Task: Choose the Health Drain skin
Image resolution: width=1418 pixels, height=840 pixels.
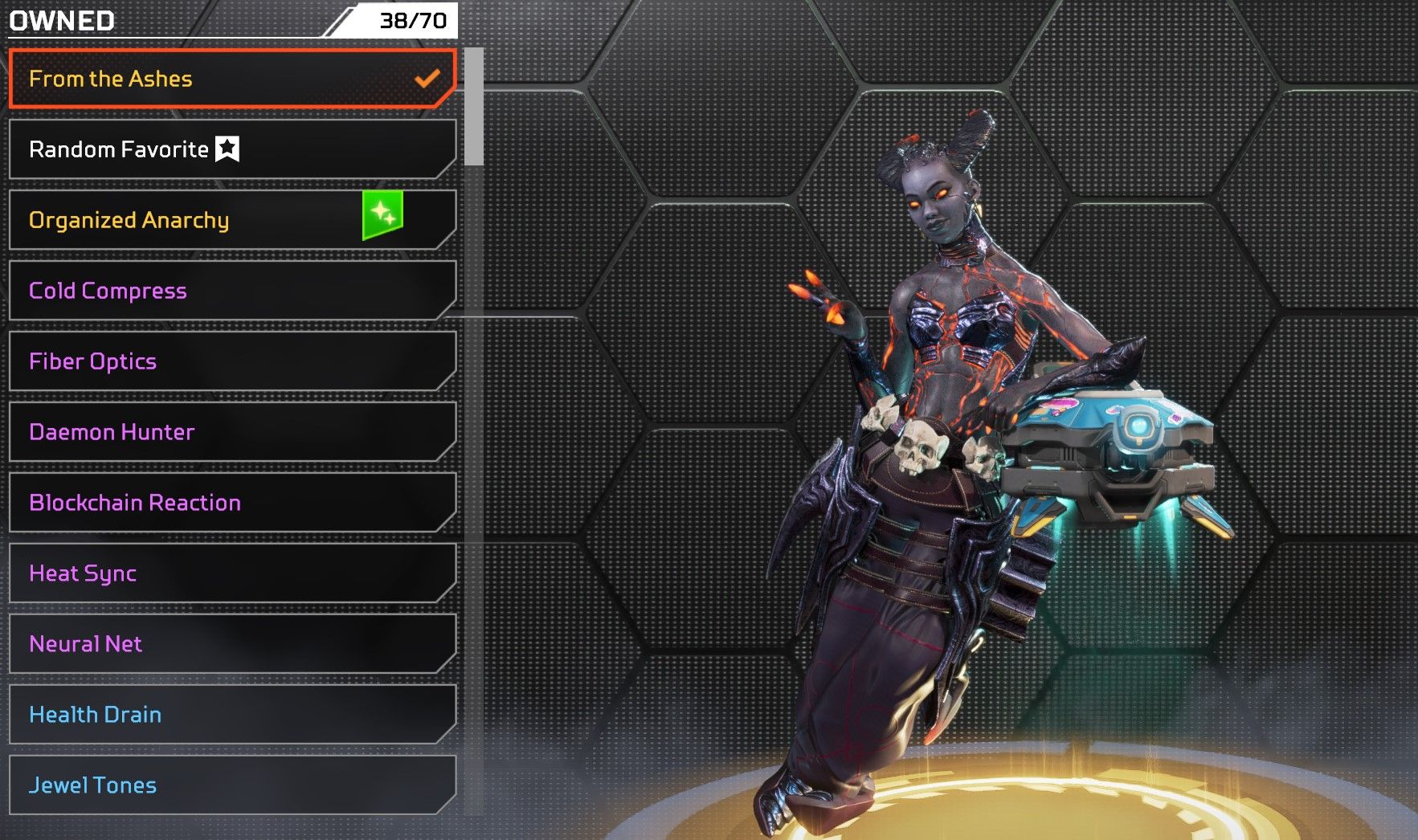Action: (231, 715)
